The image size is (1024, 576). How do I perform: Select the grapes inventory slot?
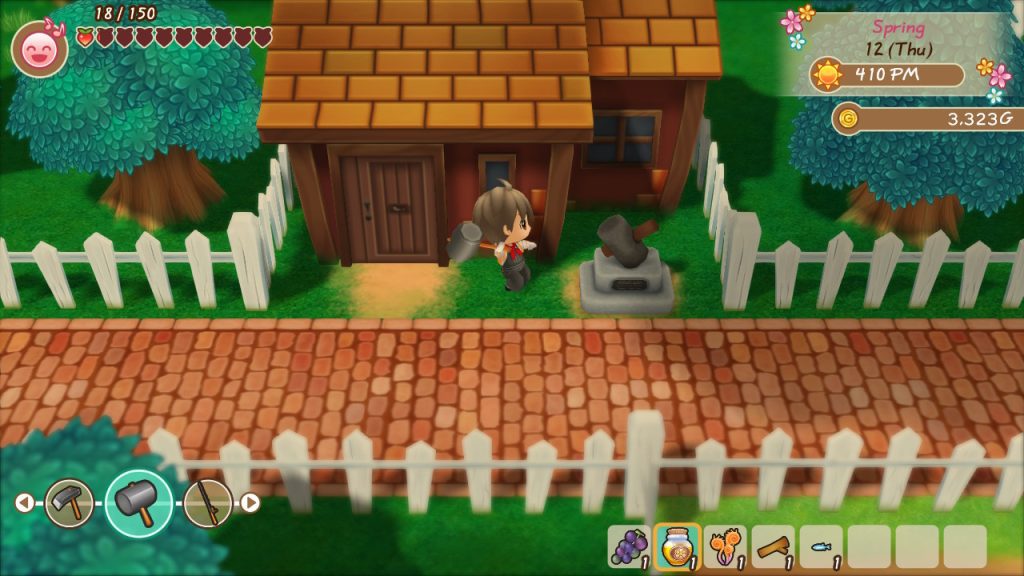click(629, 547)
